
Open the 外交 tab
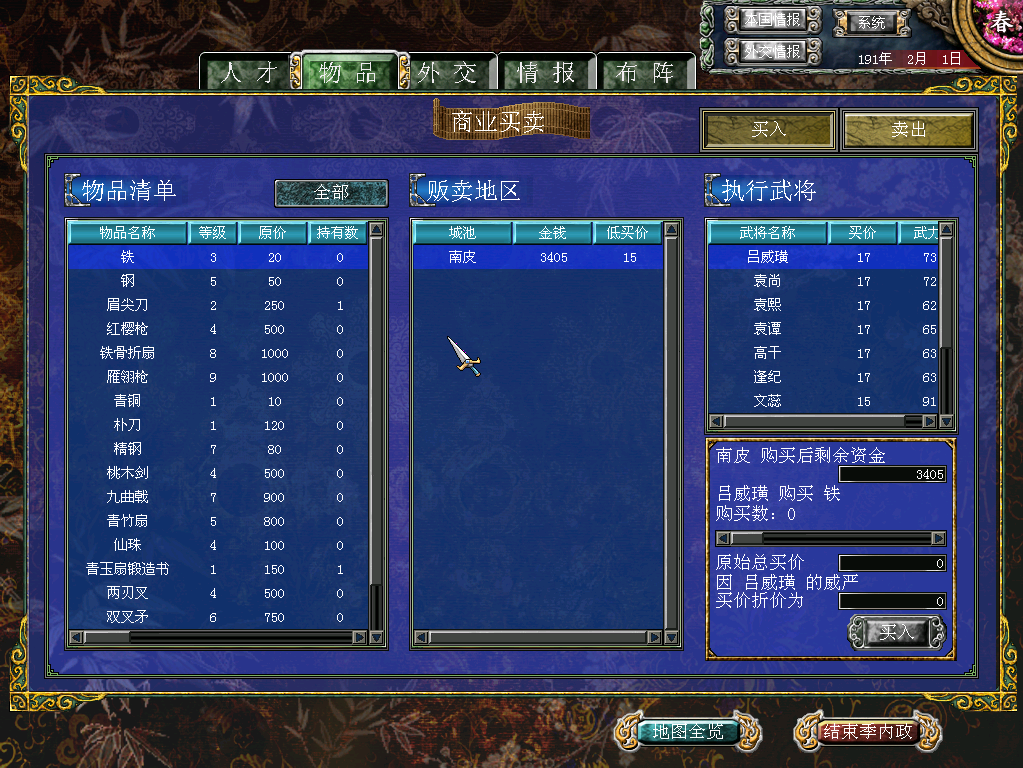click(447, 73)
